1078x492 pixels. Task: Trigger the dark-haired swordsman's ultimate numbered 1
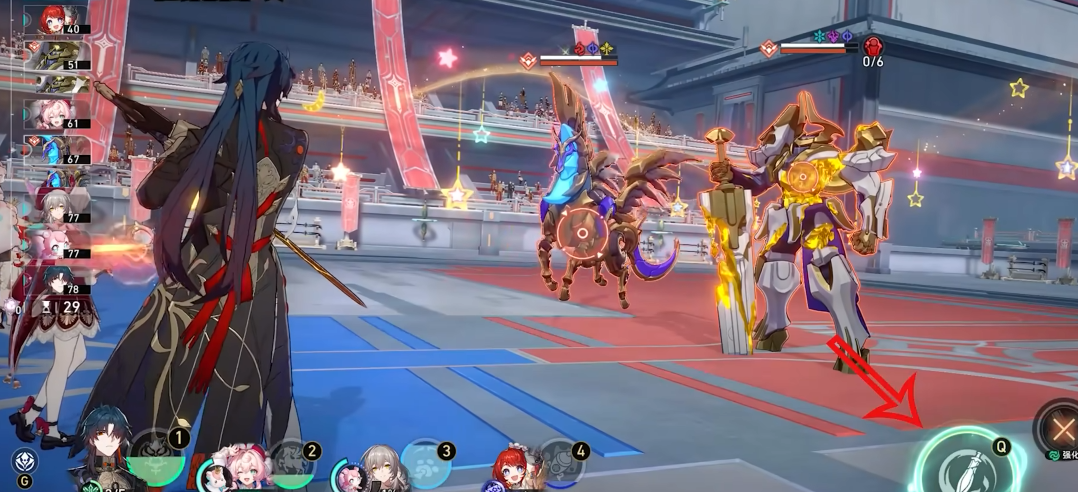[158, 457]
